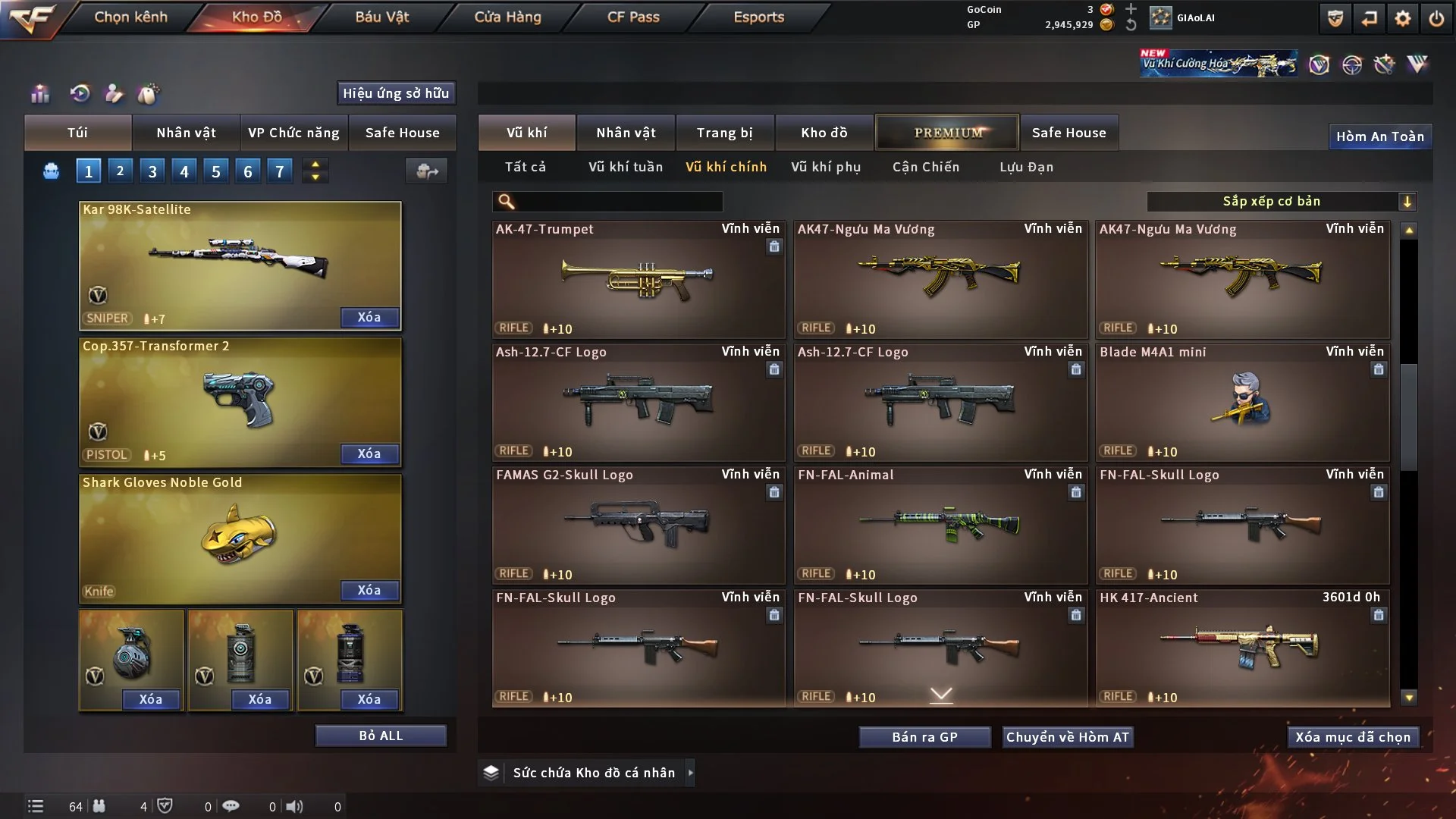This screenshot has height=819, width=1456.
Task: Select the AK-47-Trumpet weapon card
Action: [x=639, y=279]
